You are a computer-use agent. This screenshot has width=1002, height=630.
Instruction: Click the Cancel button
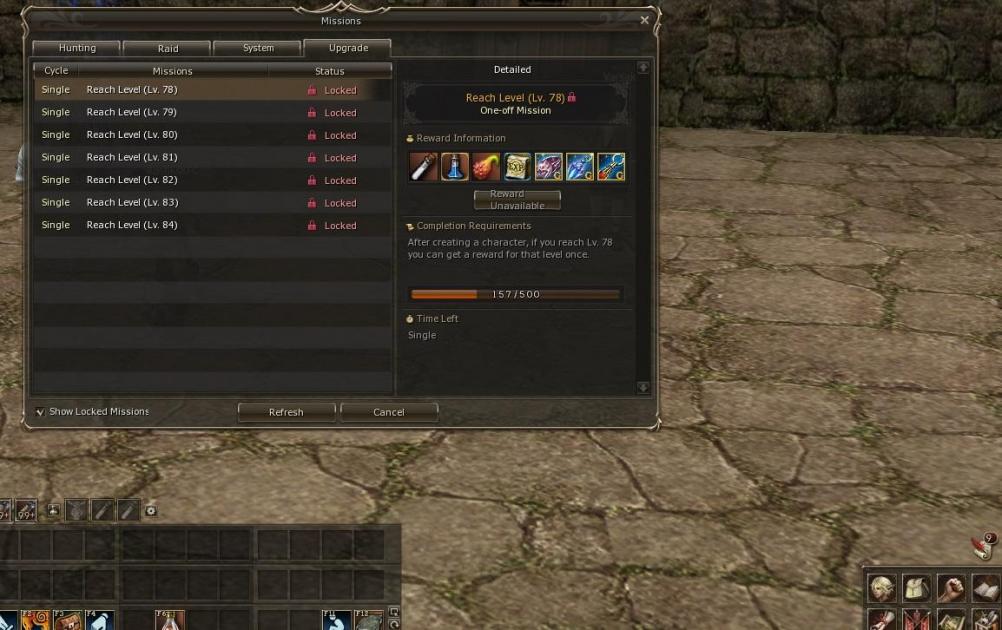389,412
